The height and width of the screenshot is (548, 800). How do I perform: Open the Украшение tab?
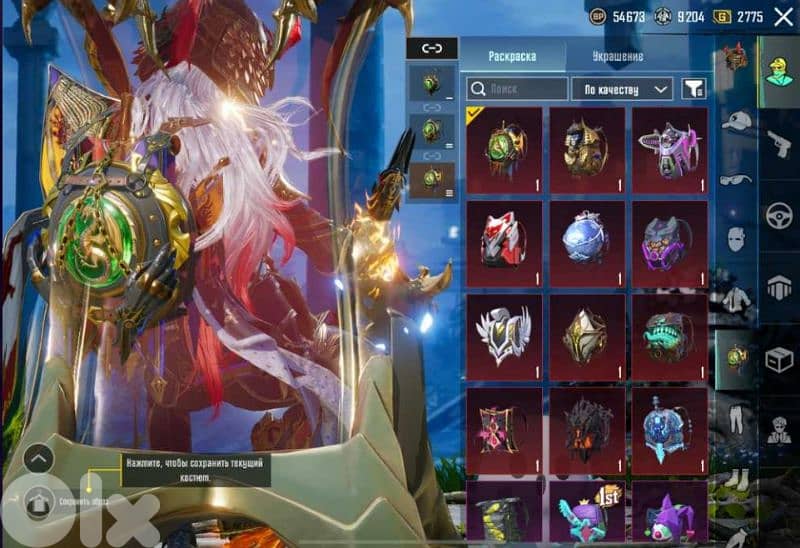point(617,56)
